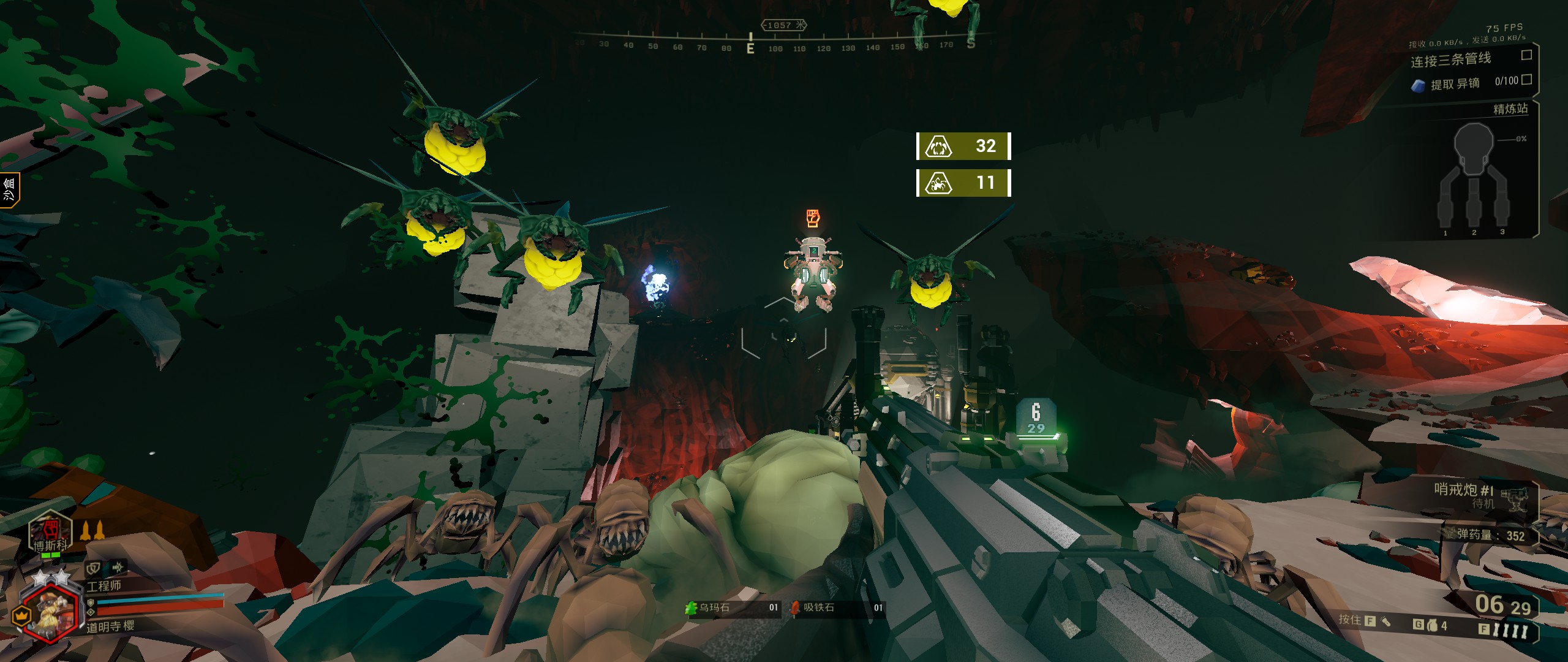Screen dimensions: 1568x662
Task: Click the Magnite resource entry
Action: coord(837,607)
